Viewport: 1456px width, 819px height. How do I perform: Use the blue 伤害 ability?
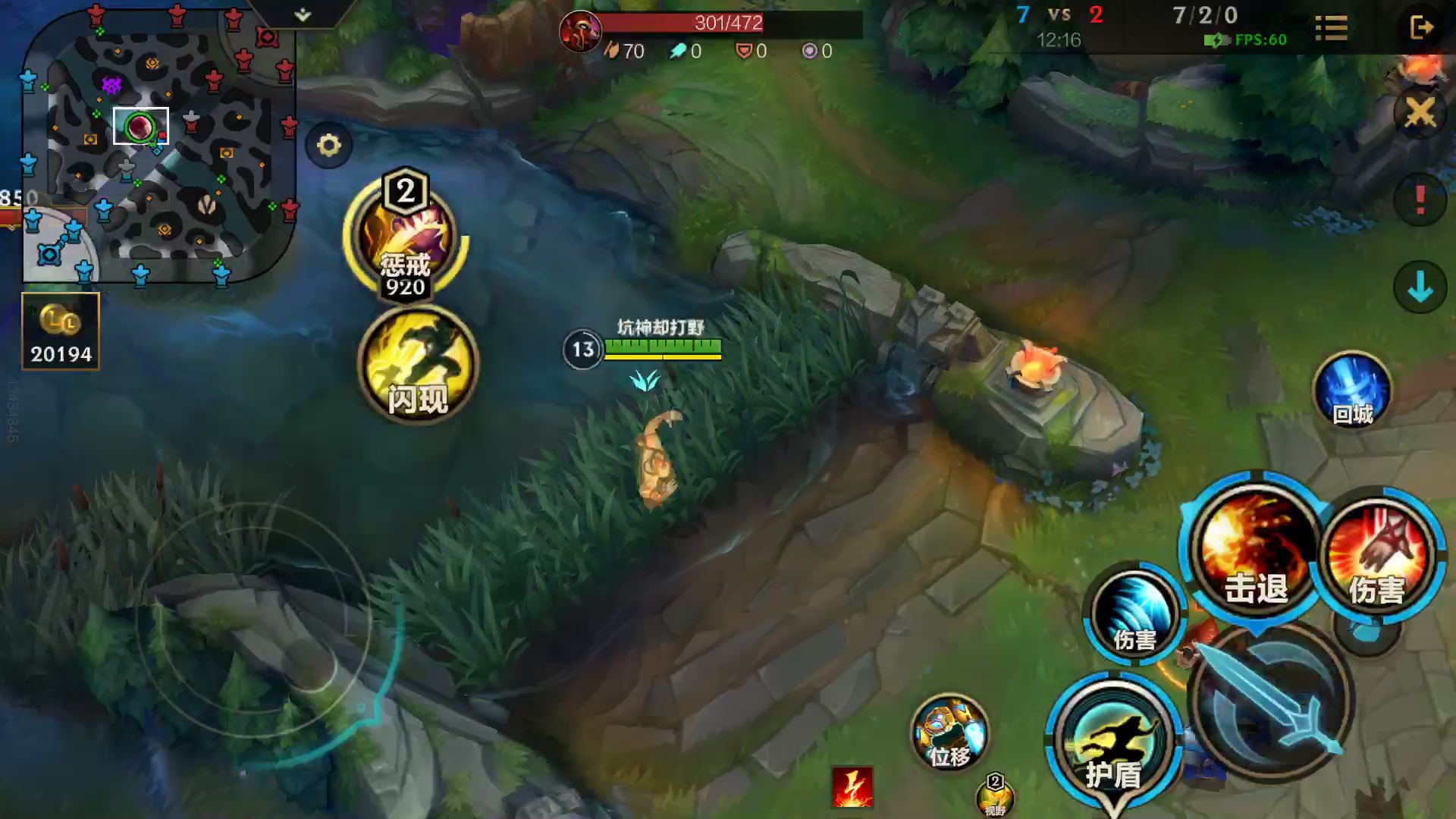pyautogui.click(x=1134, y=614)
